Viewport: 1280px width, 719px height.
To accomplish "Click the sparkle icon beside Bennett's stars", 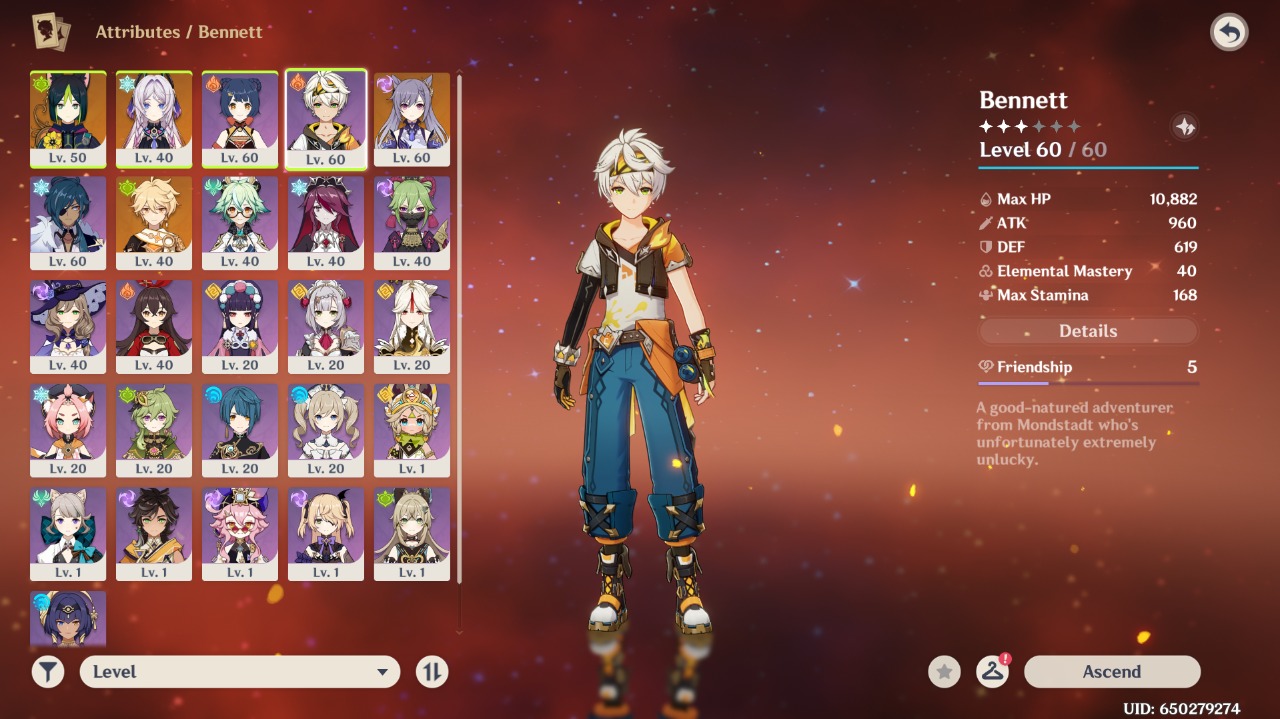I will click(x=1184, y=127).
